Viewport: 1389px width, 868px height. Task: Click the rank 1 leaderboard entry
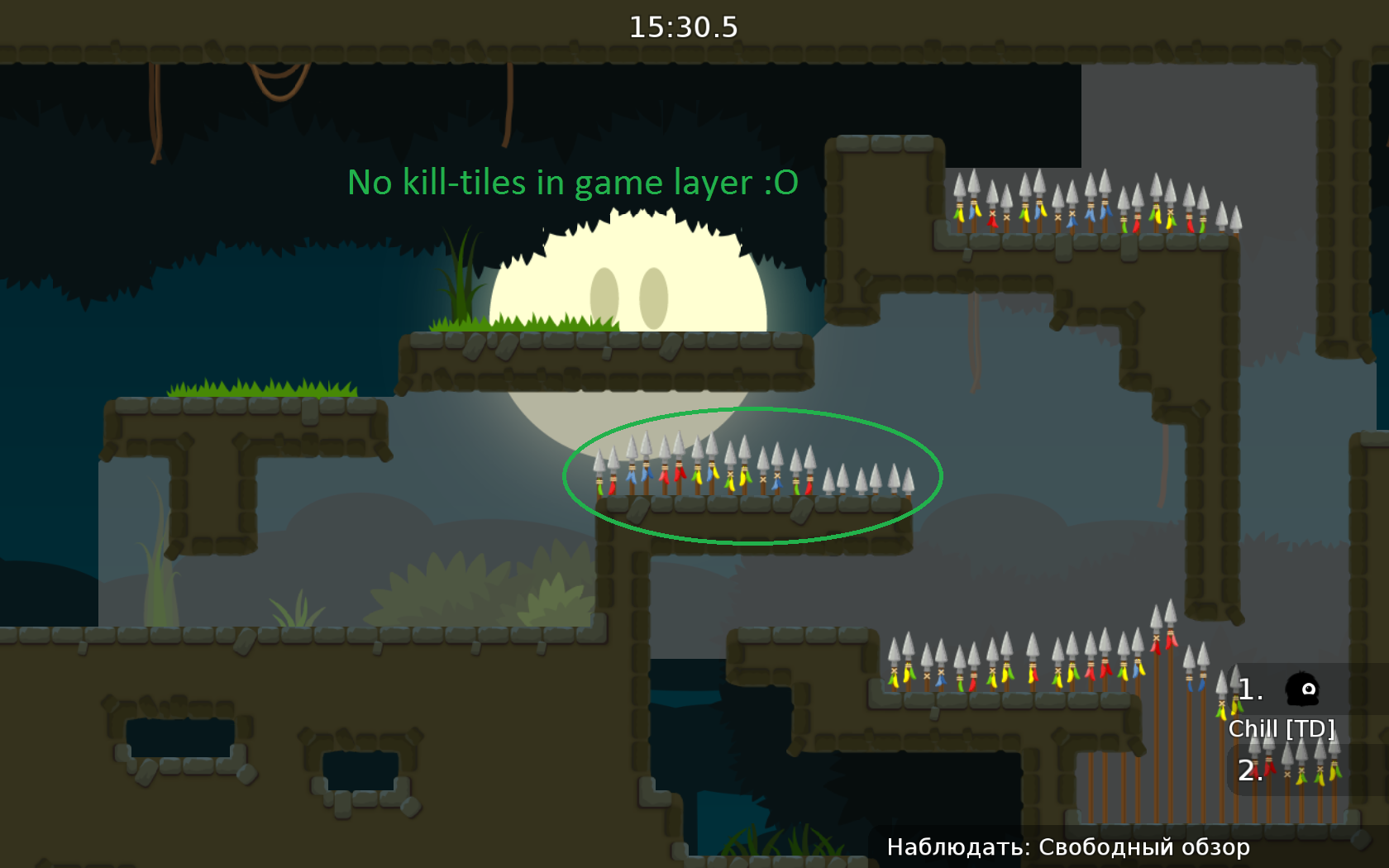(x=1250, y=689)
